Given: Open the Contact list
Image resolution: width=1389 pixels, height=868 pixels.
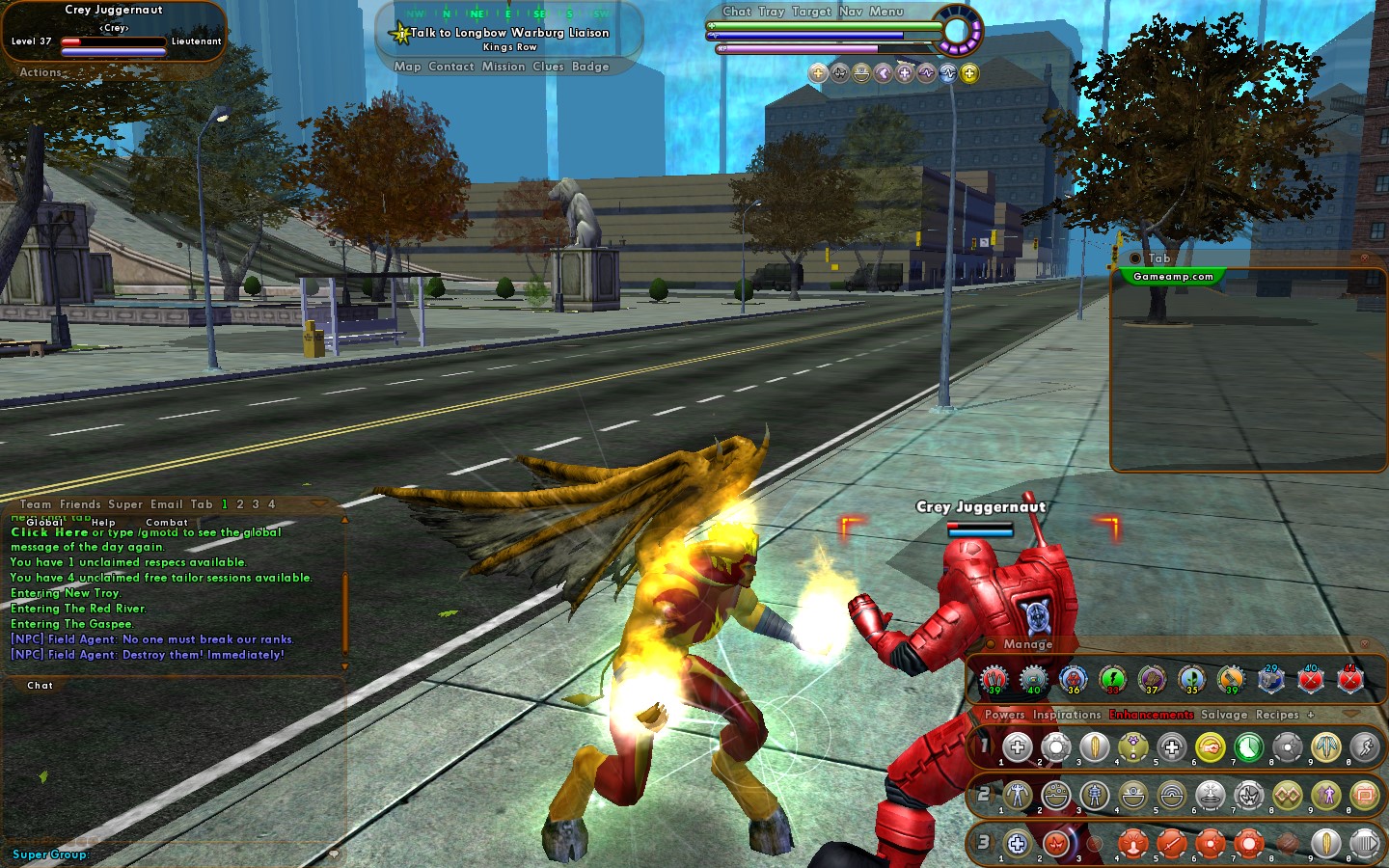Looking at the screenshot, I should point(450,67).
